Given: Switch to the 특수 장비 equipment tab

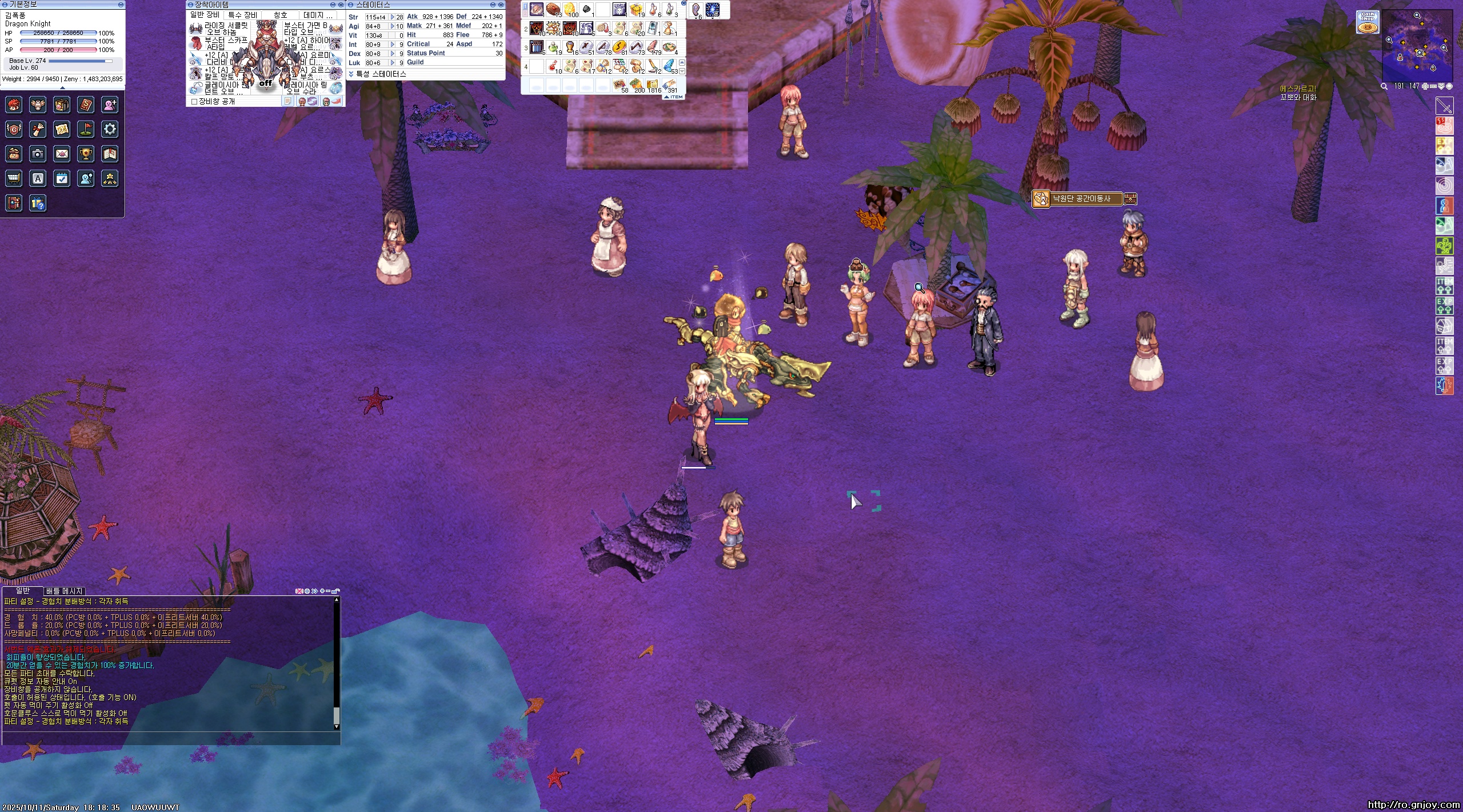Looking at the screenshot, I should [242, 15].
